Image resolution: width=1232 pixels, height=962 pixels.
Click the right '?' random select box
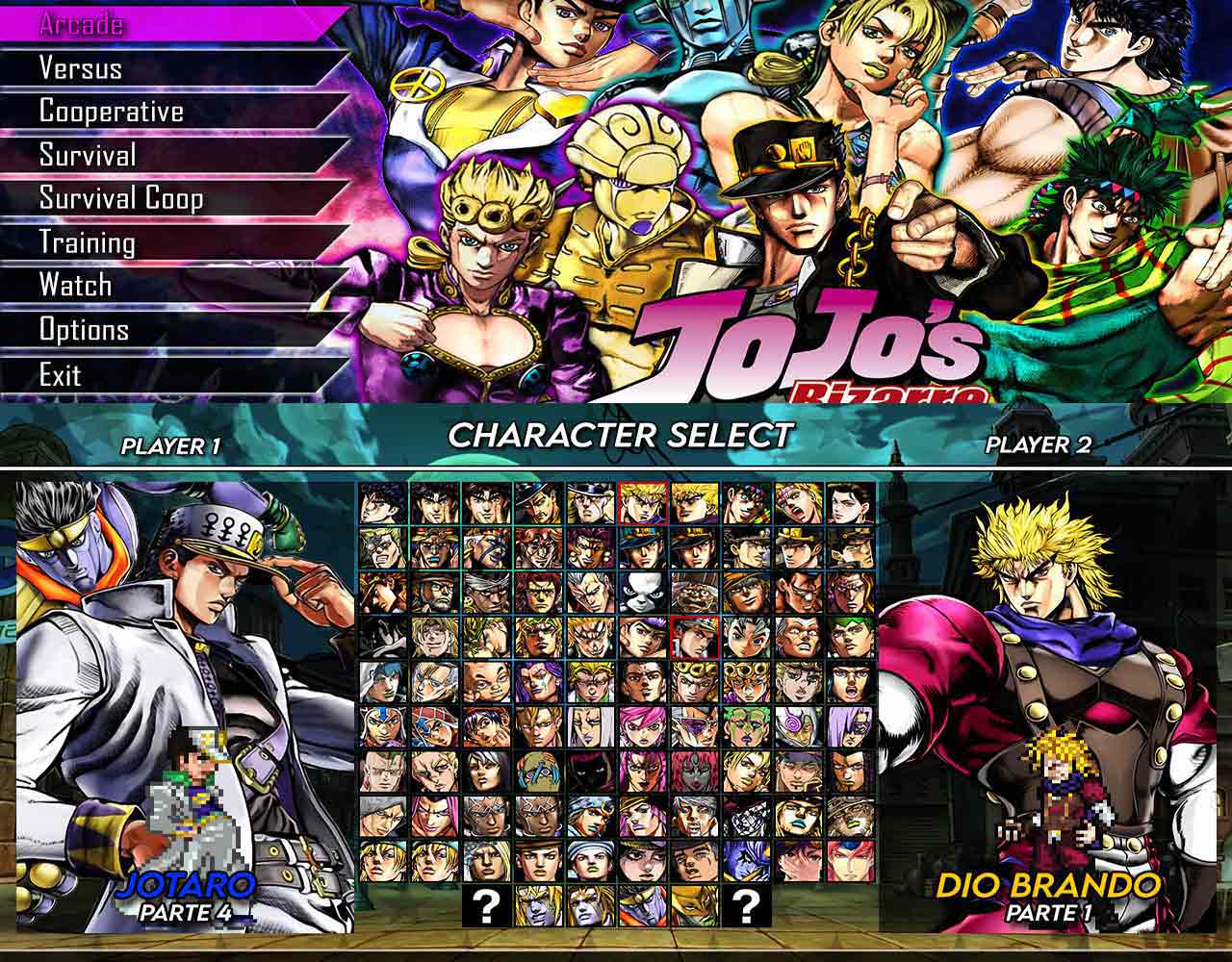pos(746,906)
